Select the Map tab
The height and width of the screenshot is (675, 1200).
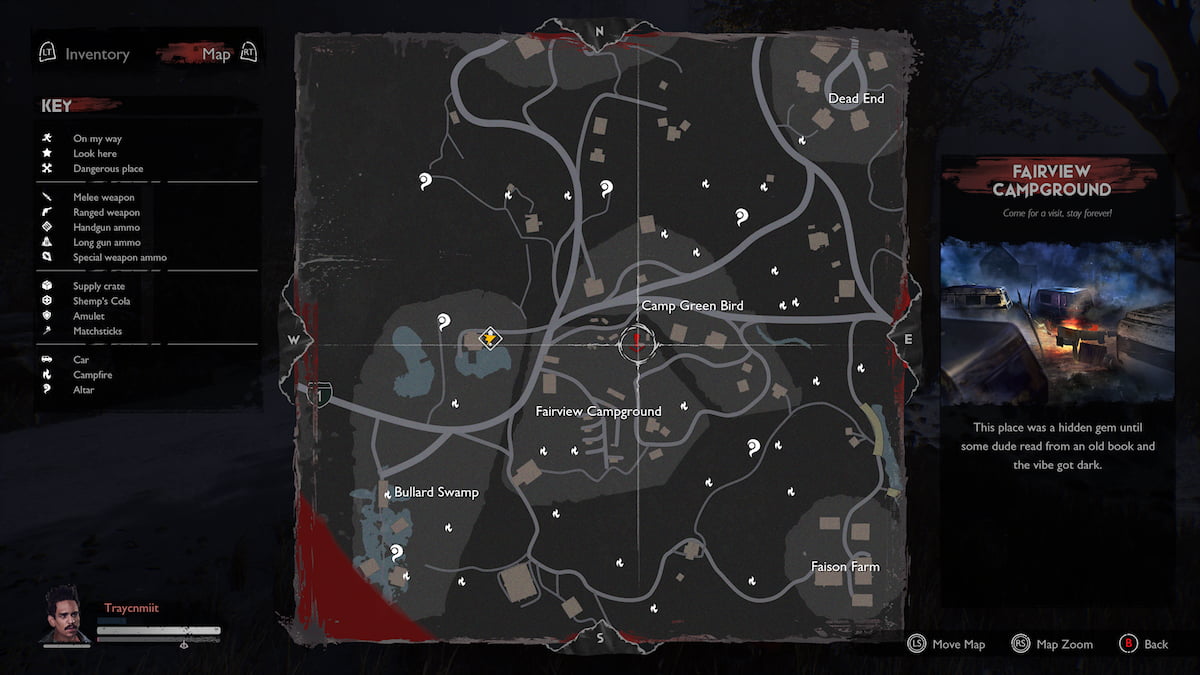click(x=216, y=54)
